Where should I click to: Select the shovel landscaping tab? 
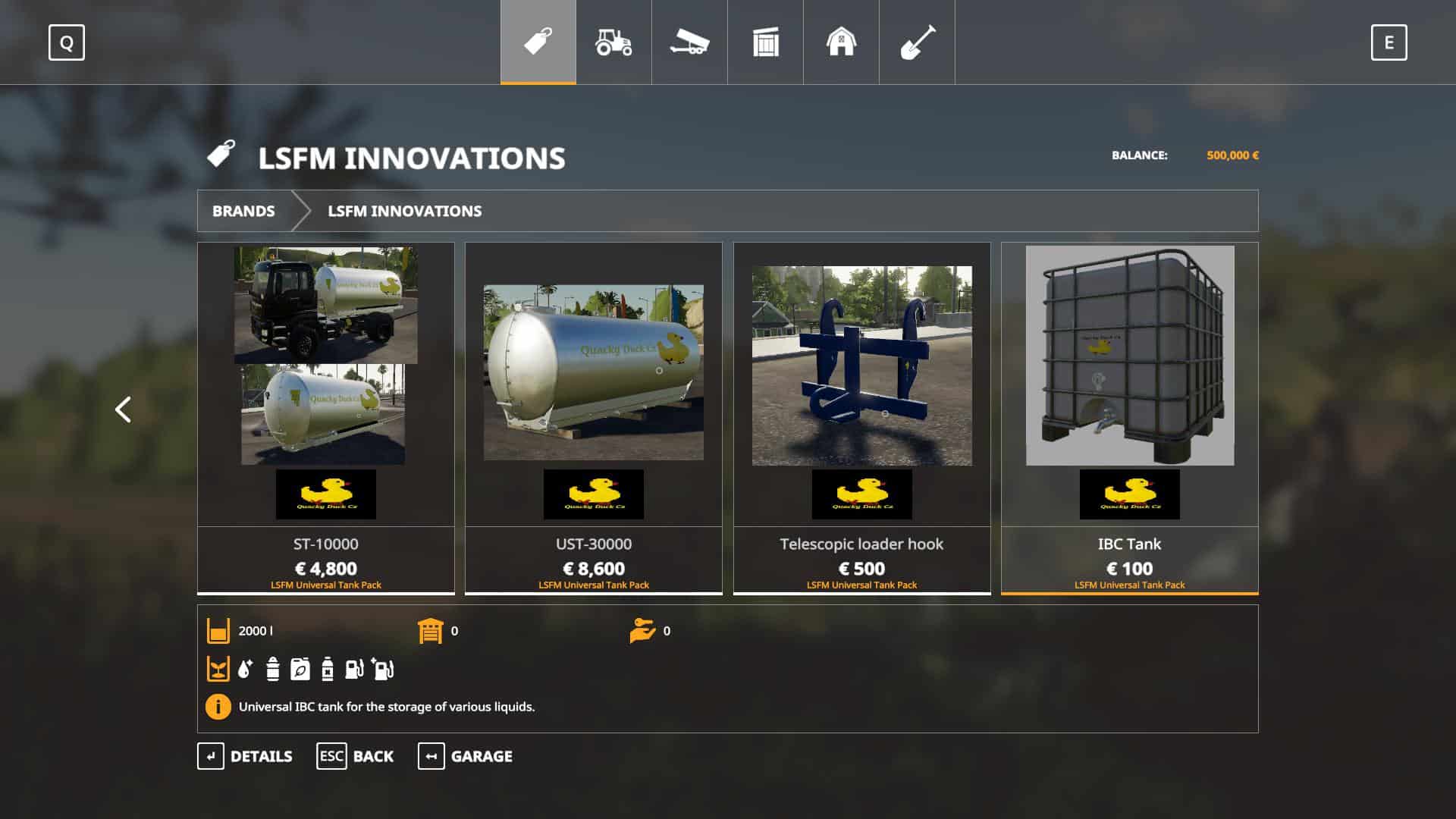[917, 42]
